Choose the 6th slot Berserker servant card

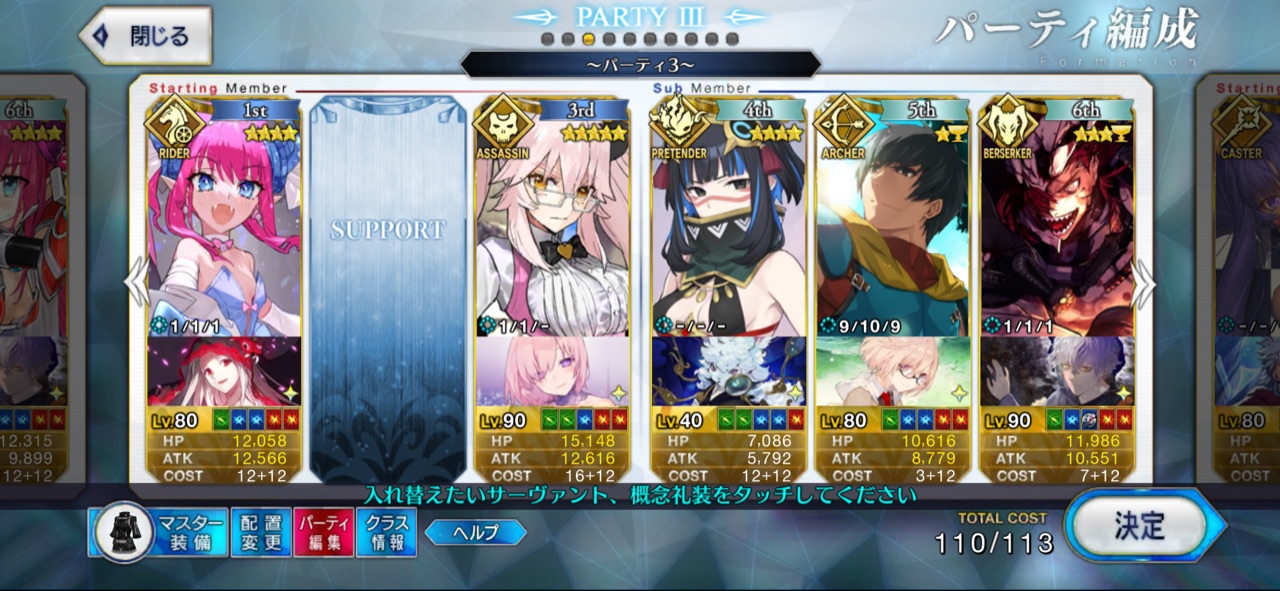(1056, 230)
